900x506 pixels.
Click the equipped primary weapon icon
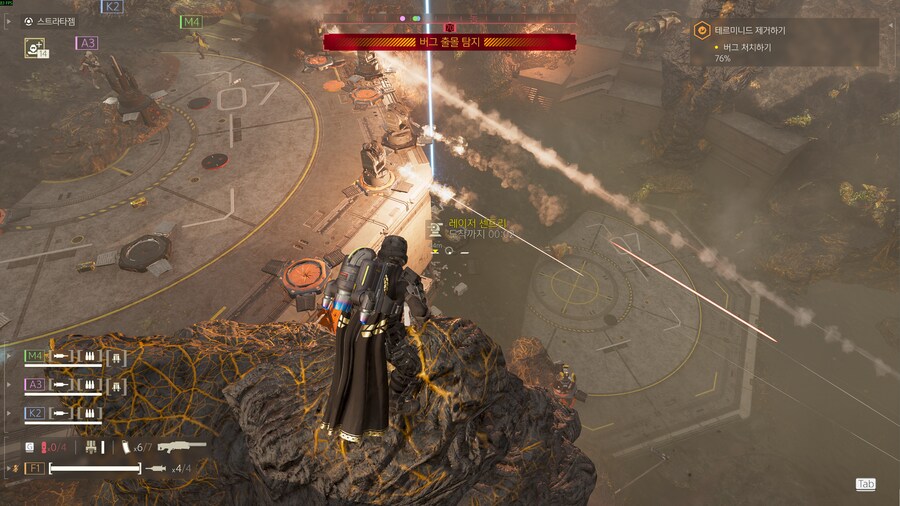click(181, 446)
